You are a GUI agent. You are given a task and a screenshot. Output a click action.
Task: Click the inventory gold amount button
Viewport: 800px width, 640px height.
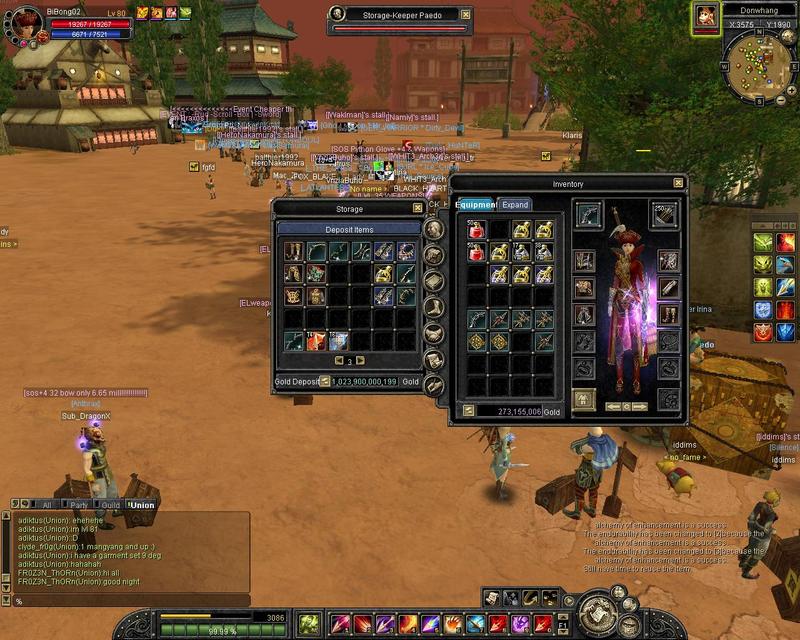pos(467,410)
